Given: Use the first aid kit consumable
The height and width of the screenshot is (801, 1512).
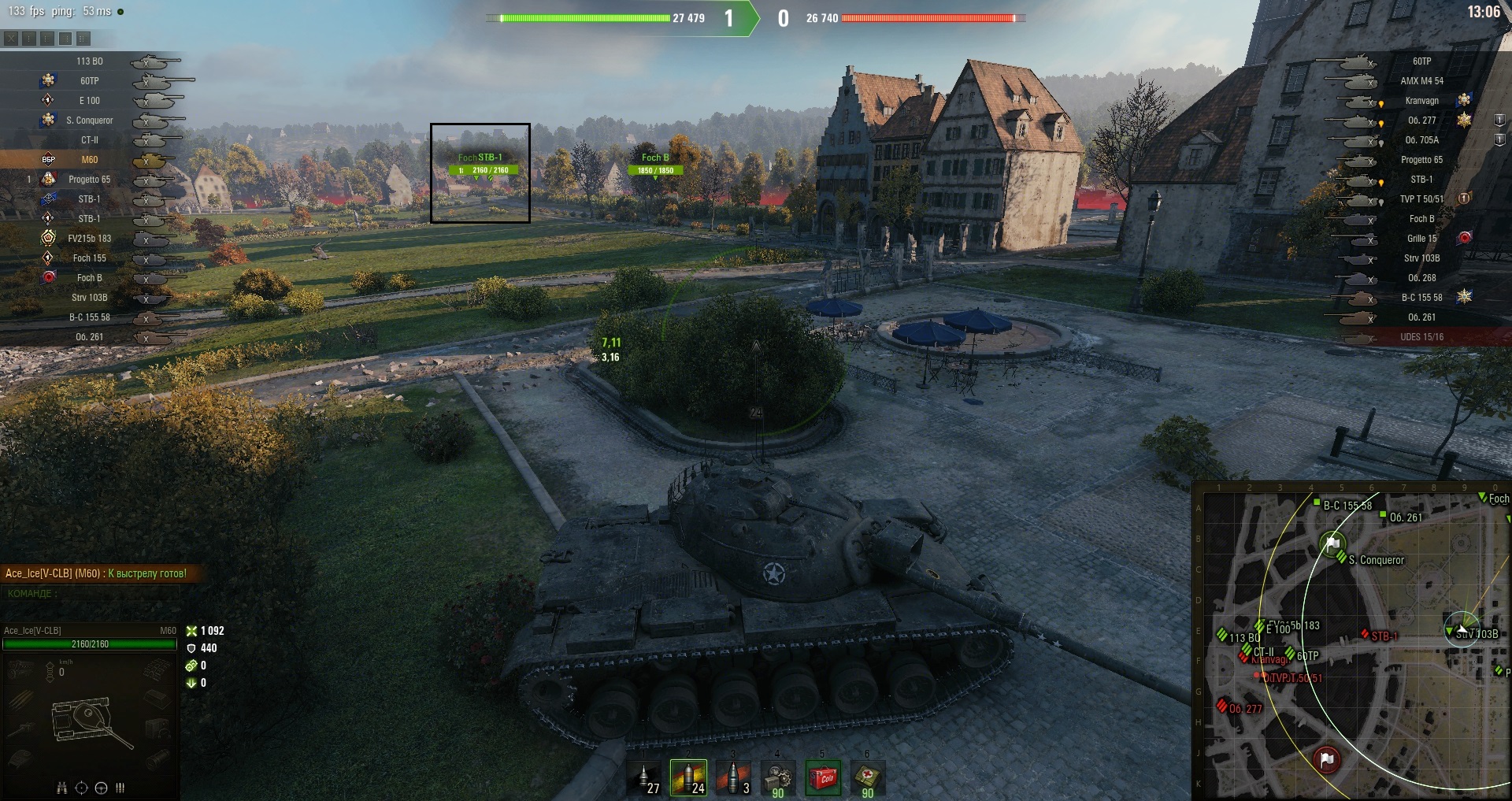Looking at the screenshot, I should pyautogui.click(x=867, y=778).
